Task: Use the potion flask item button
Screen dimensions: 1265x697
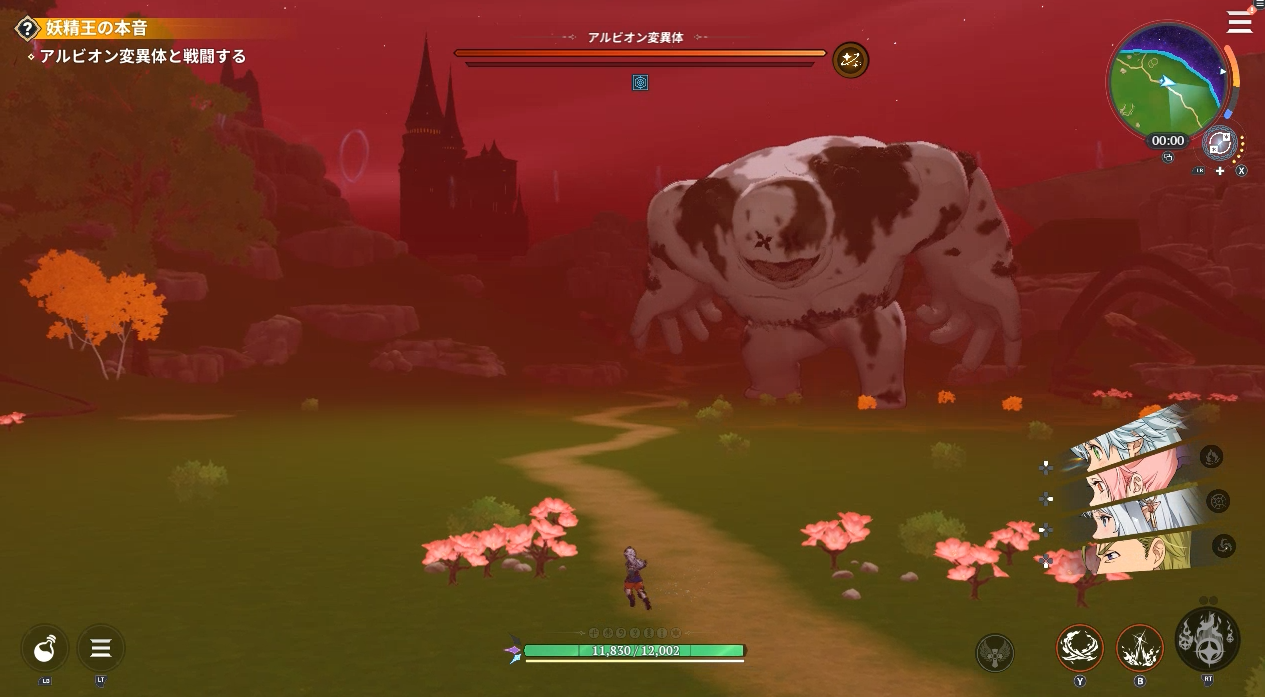Action: 45,648
